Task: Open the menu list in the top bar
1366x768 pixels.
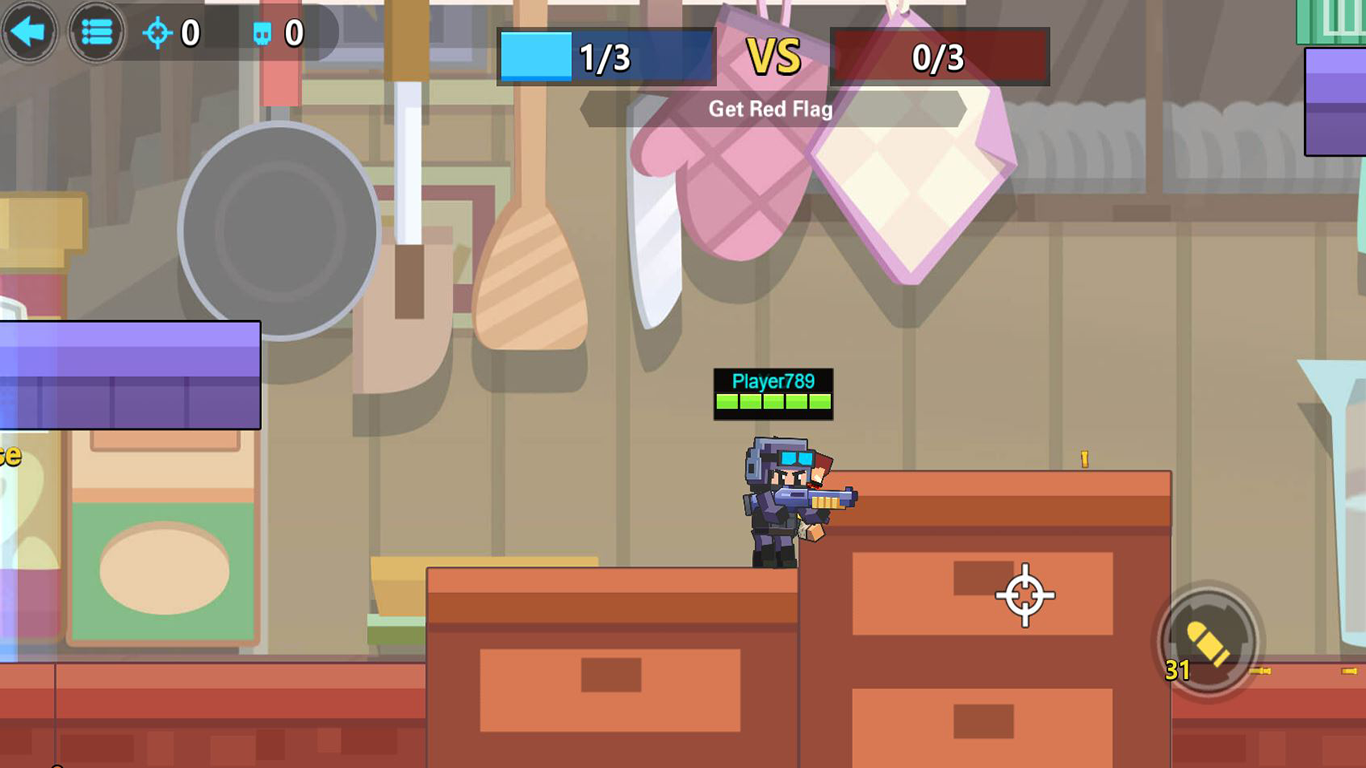Action: [x=96, y=32]
